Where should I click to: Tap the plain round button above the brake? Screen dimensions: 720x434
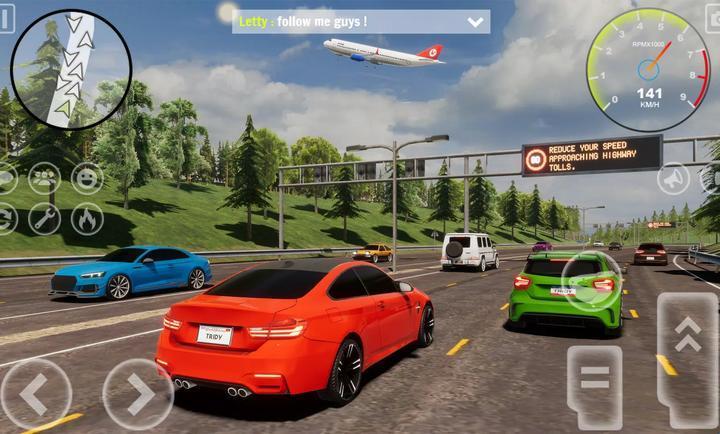591,281
